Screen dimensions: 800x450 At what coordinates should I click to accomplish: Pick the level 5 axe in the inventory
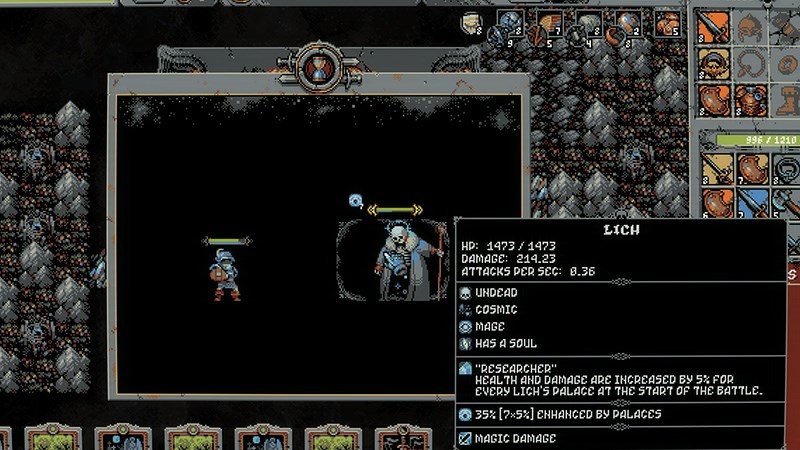(x=787, y=204)
